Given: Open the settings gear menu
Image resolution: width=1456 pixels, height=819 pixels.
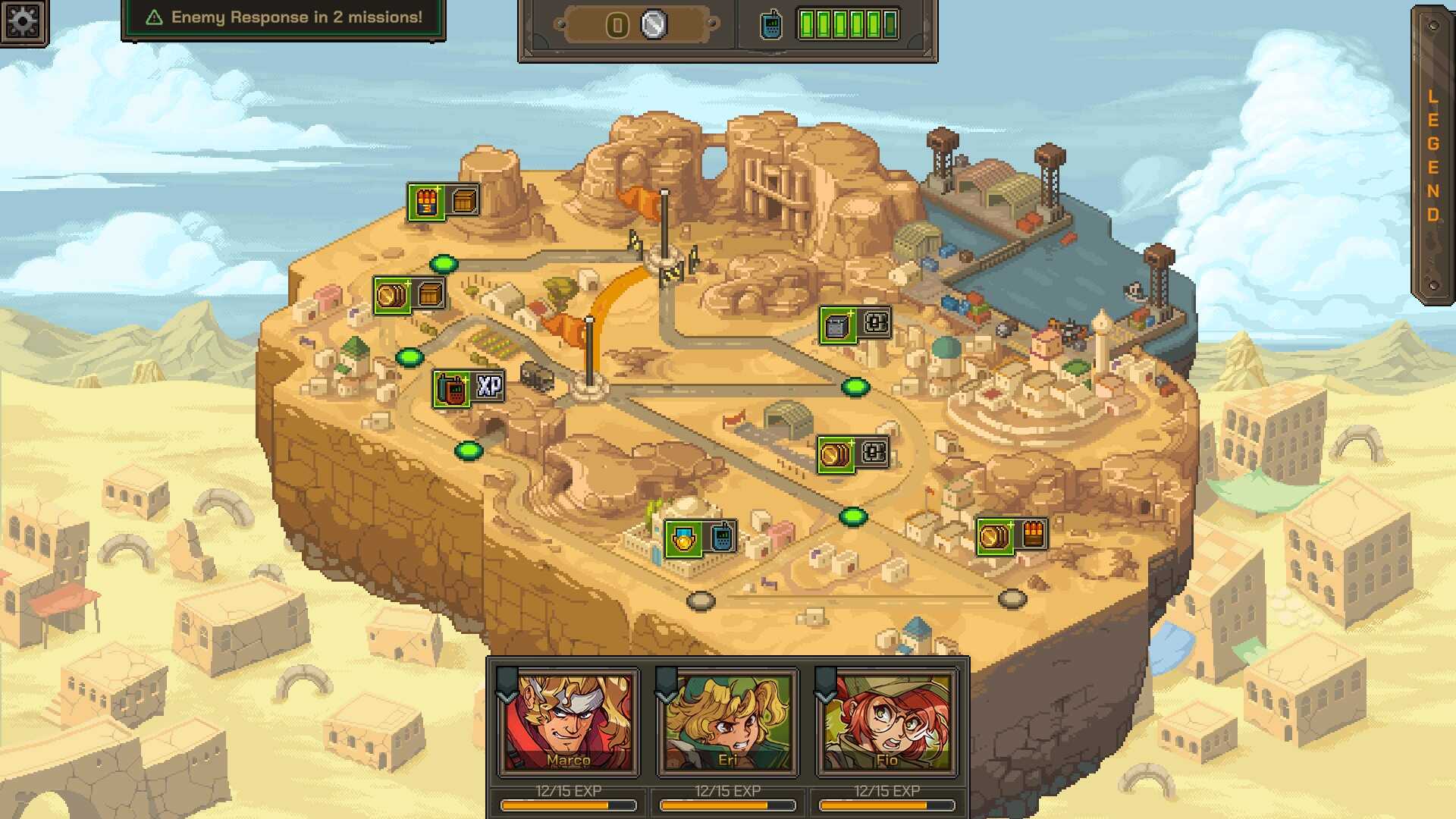Looking at the screenshot, I should pos(23,21).
